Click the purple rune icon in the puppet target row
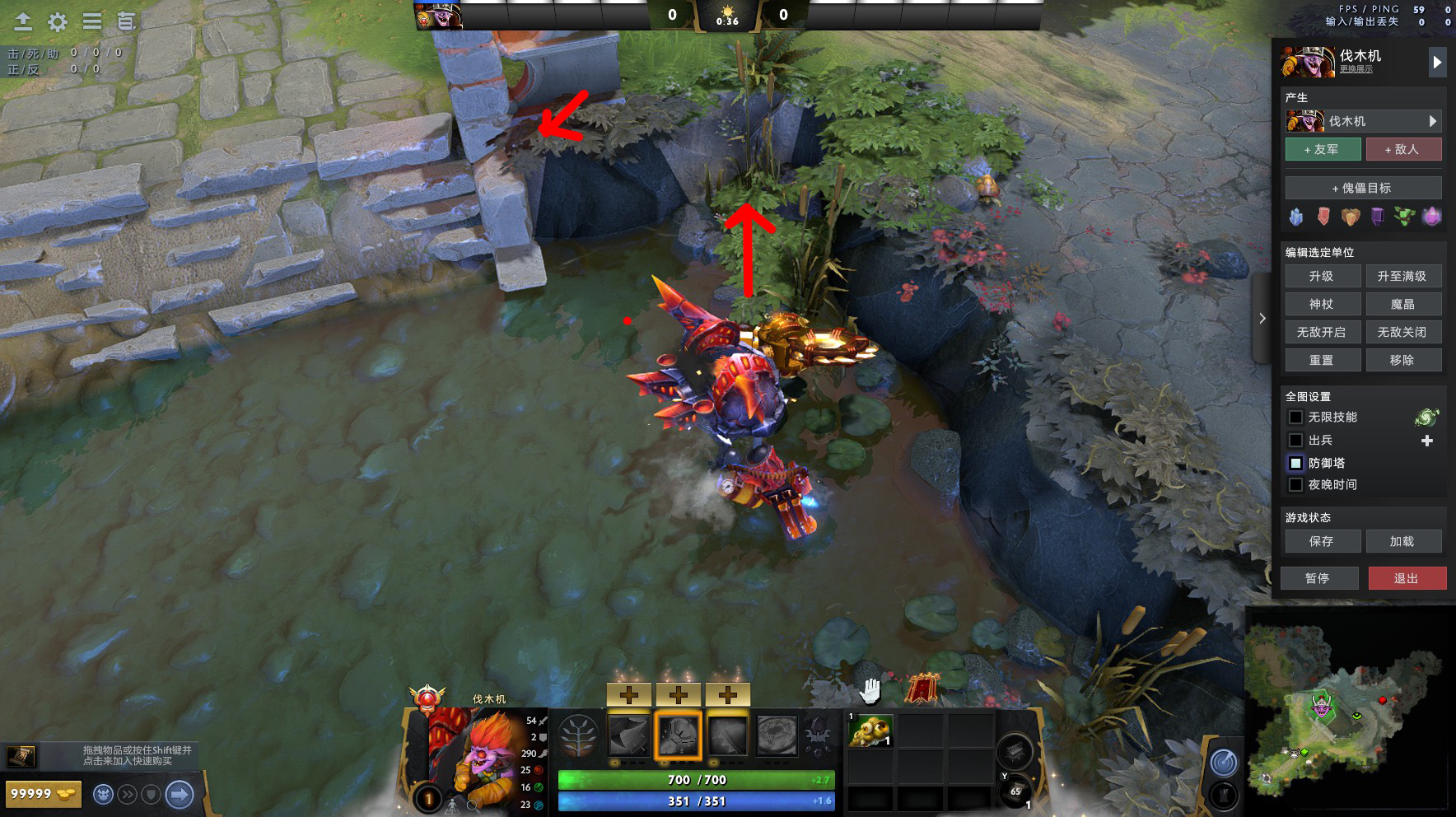This screenshot has width=1456, height=817. pos(1377,217)
